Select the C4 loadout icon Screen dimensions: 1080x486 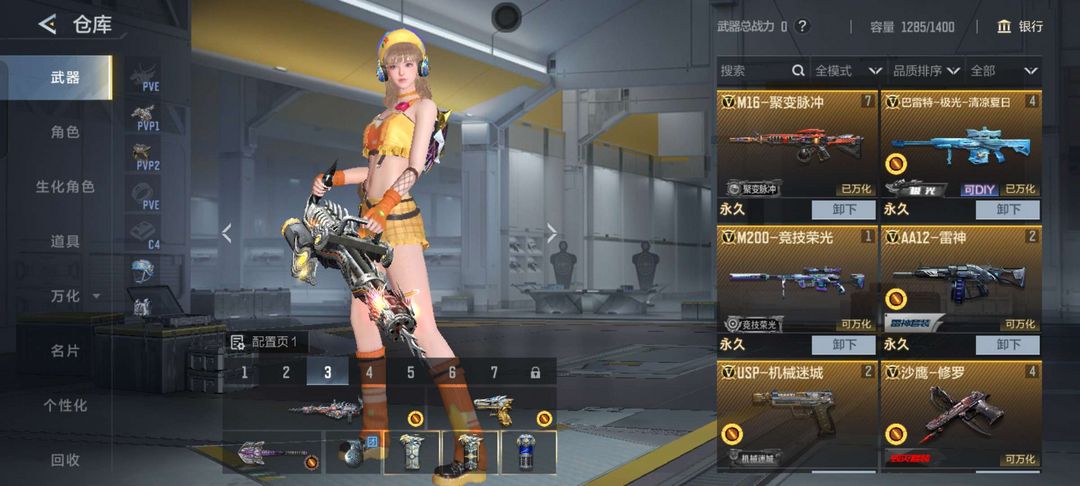click(x=147, y=235)
